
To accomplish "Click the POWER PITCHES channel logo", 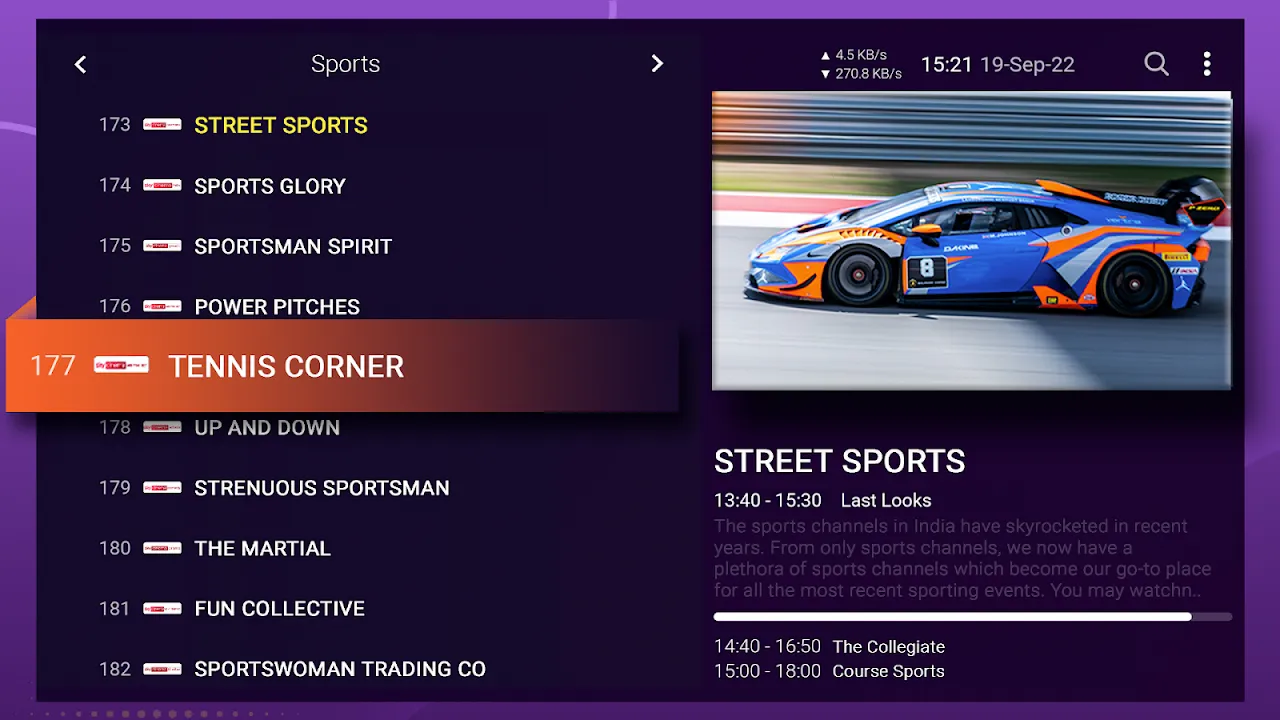I will pyautogui.click(x=162, y=306).
